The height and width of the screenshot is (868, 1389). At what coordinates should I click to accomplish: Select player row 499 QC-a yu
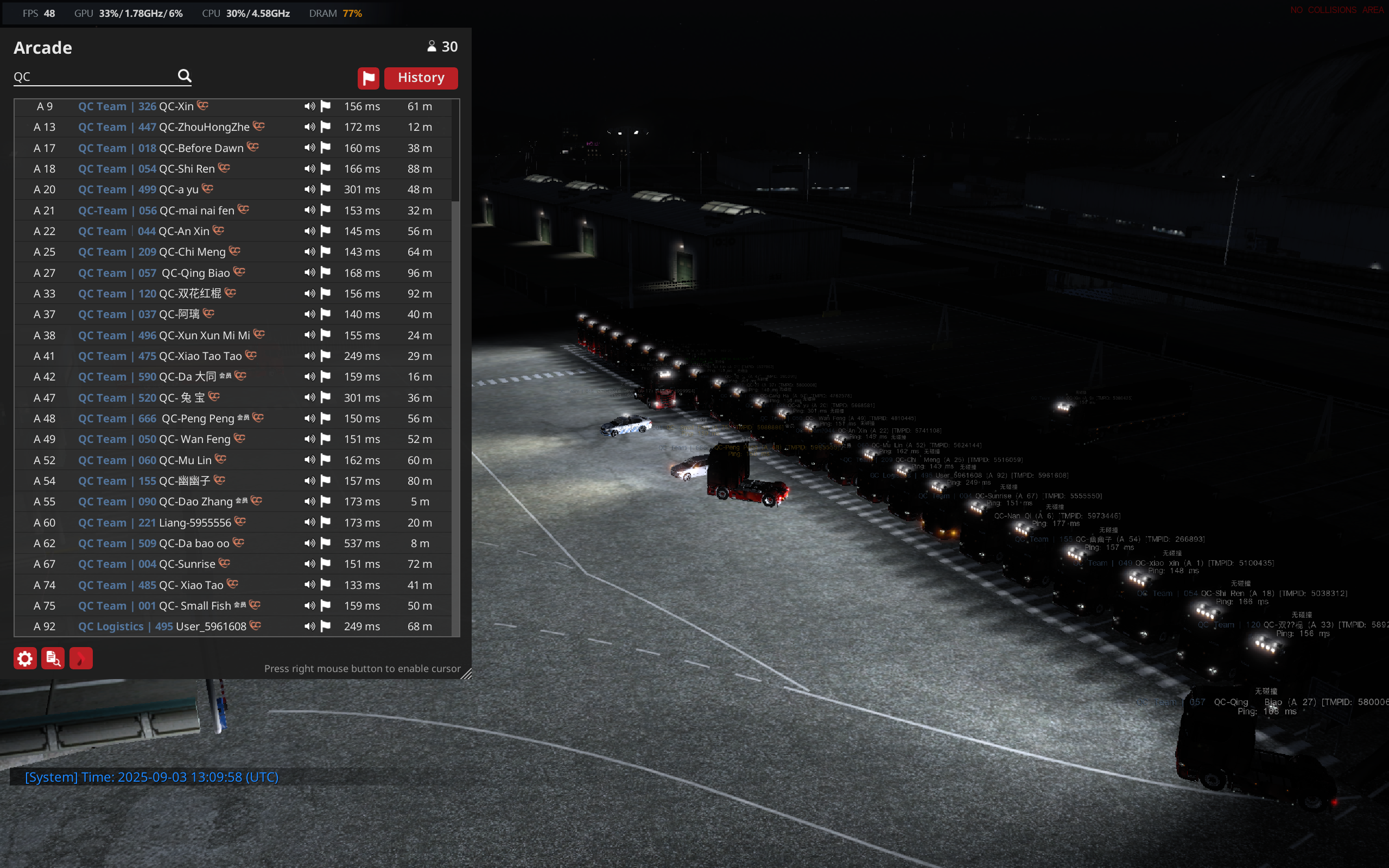click(178, 189)
